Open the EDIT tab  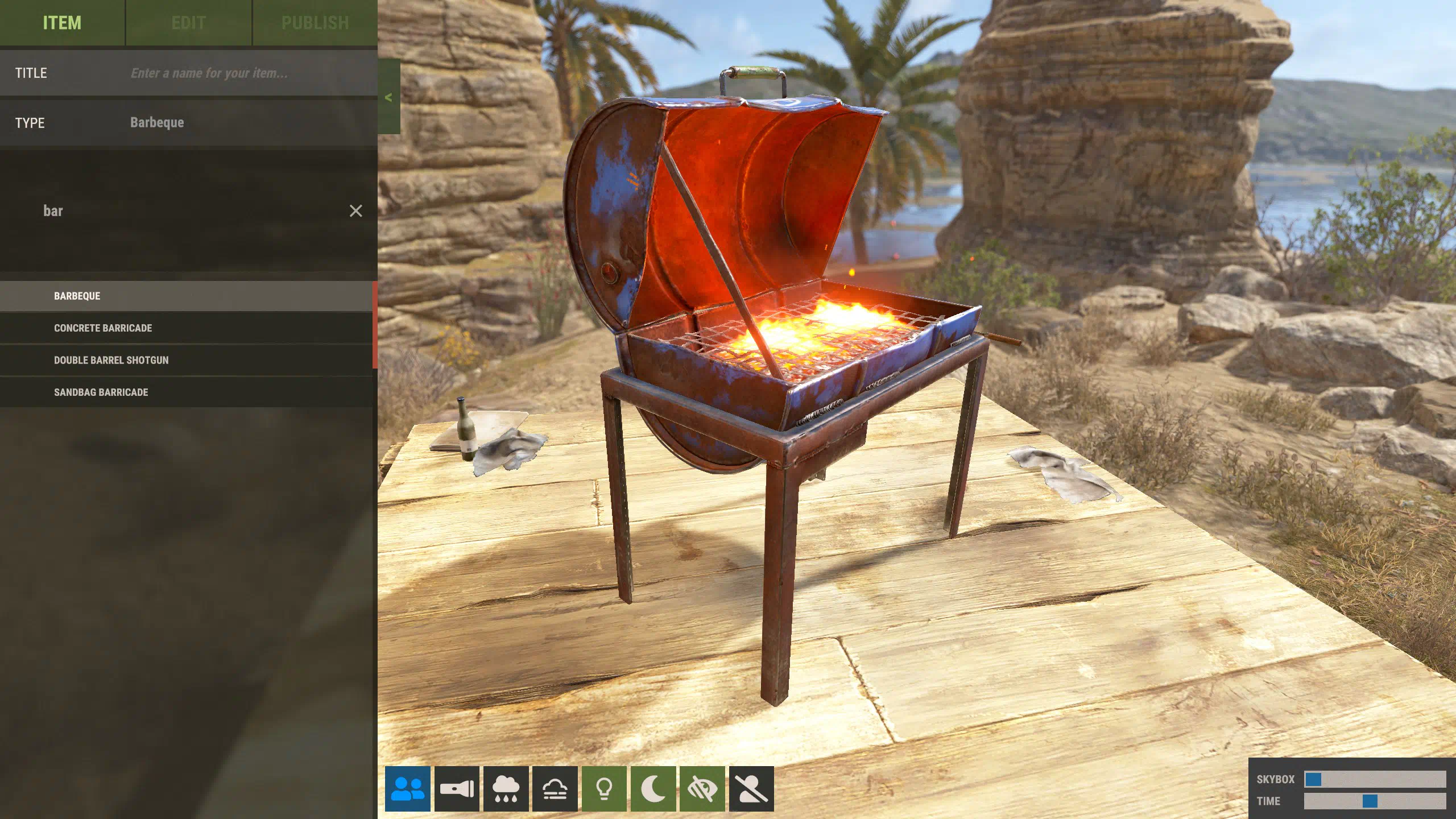pos(188,23)
